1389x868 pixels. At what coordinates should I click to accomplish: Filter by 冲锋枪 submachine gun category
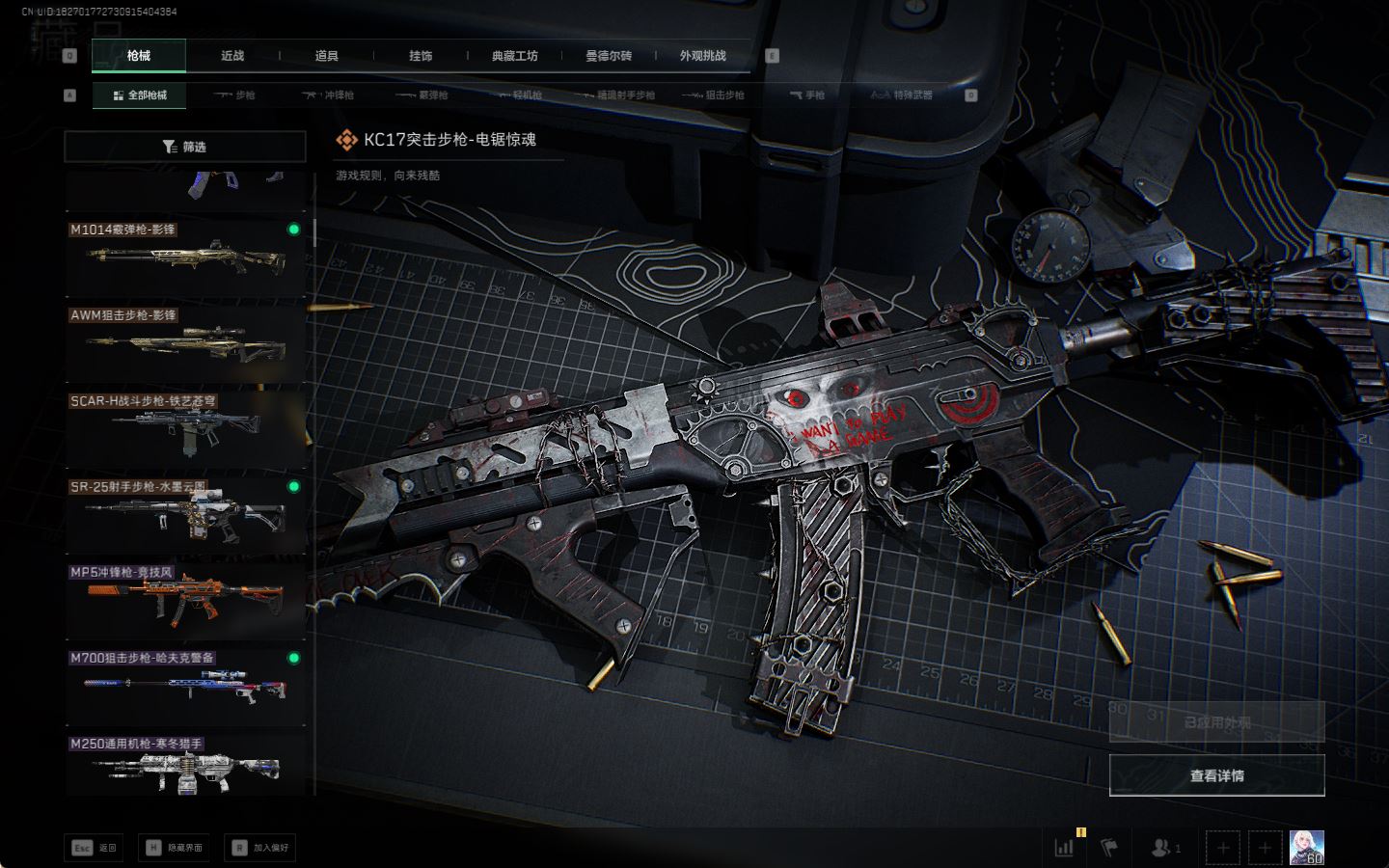pyautogui.click(x=328, y=95)
